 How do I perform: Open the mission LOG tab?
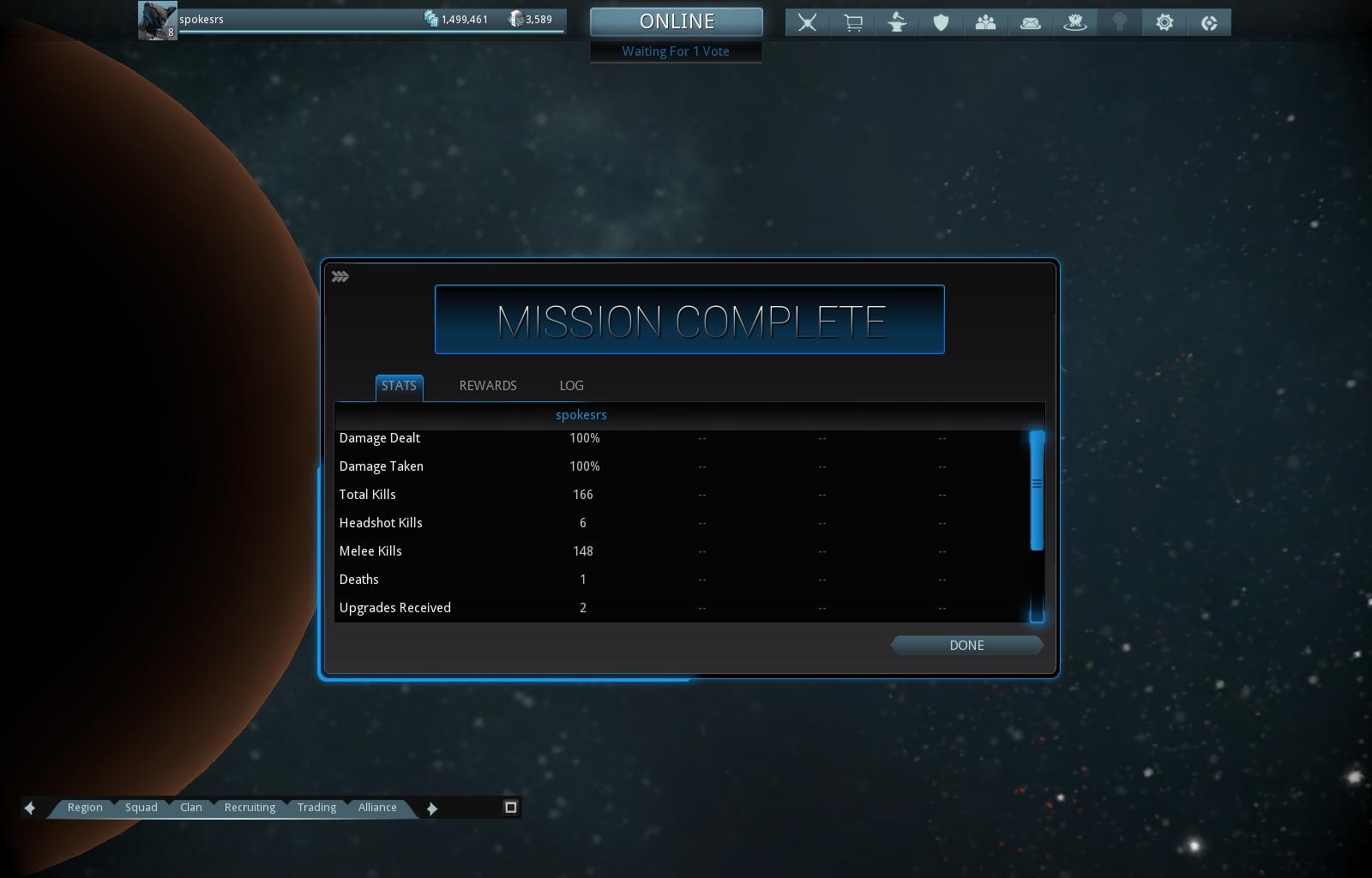point(571,386)
